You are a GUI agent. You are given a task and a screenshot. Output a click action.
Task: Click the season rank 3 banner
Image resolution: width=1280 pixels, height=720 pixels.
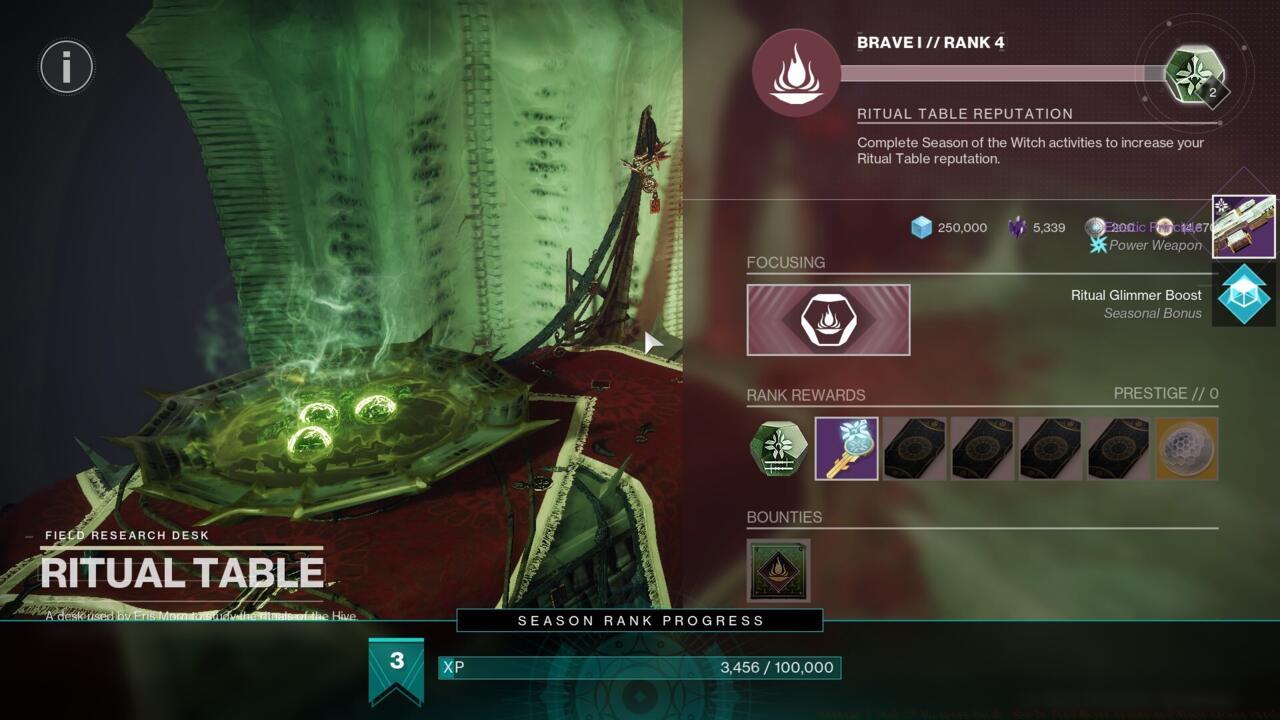pyautogui.click(x=398, y=662)
